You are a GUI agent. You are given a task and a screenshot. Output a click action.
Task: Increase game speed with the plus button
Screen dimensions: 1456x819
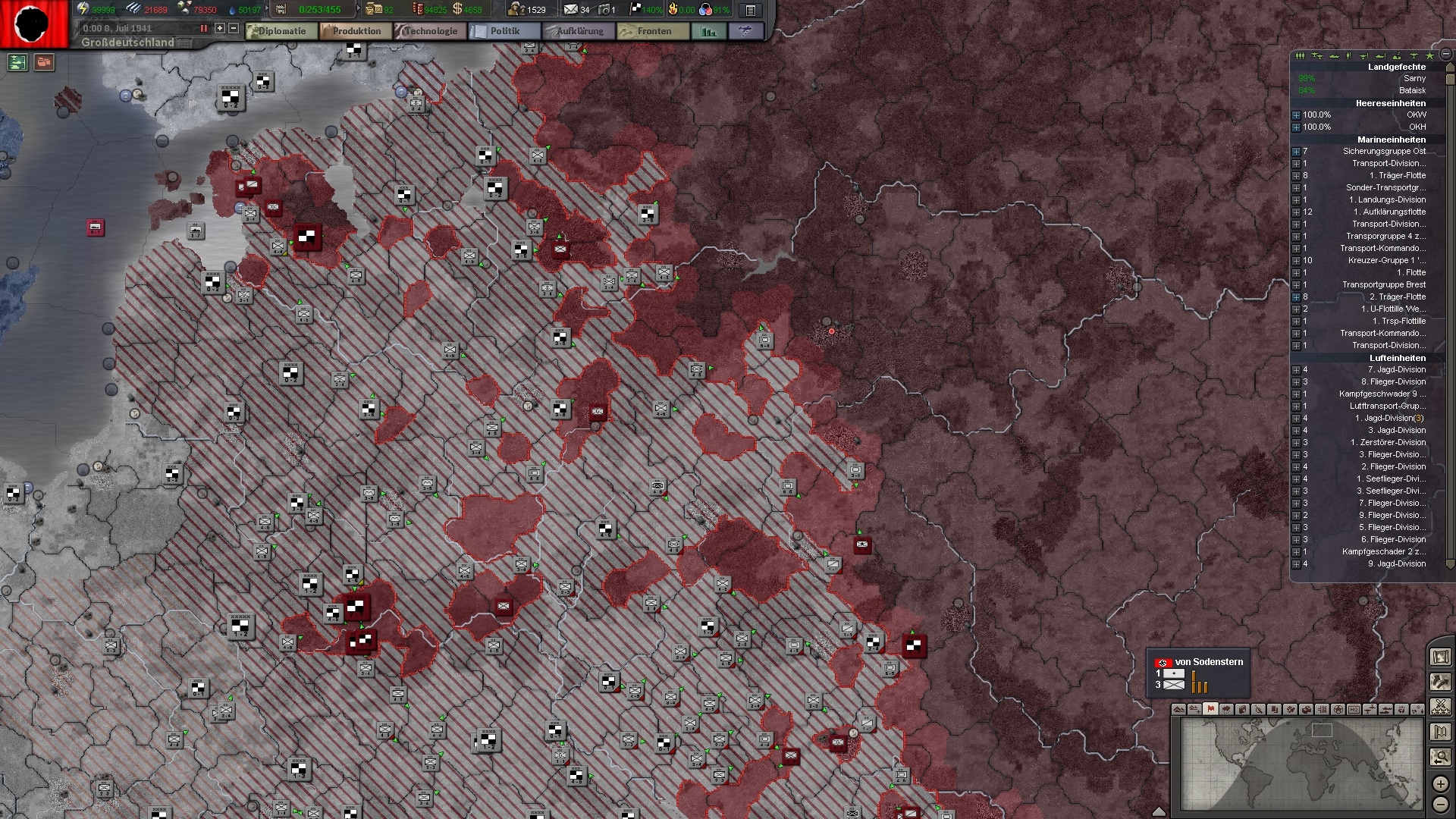click(219, 29)
